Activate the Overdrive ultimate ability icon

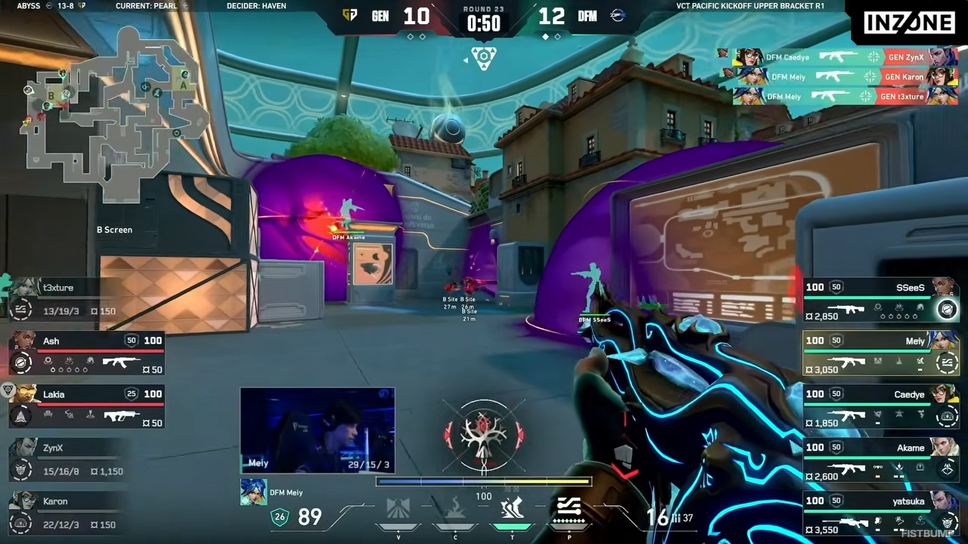pyautogui.click(x=569, y=510)
